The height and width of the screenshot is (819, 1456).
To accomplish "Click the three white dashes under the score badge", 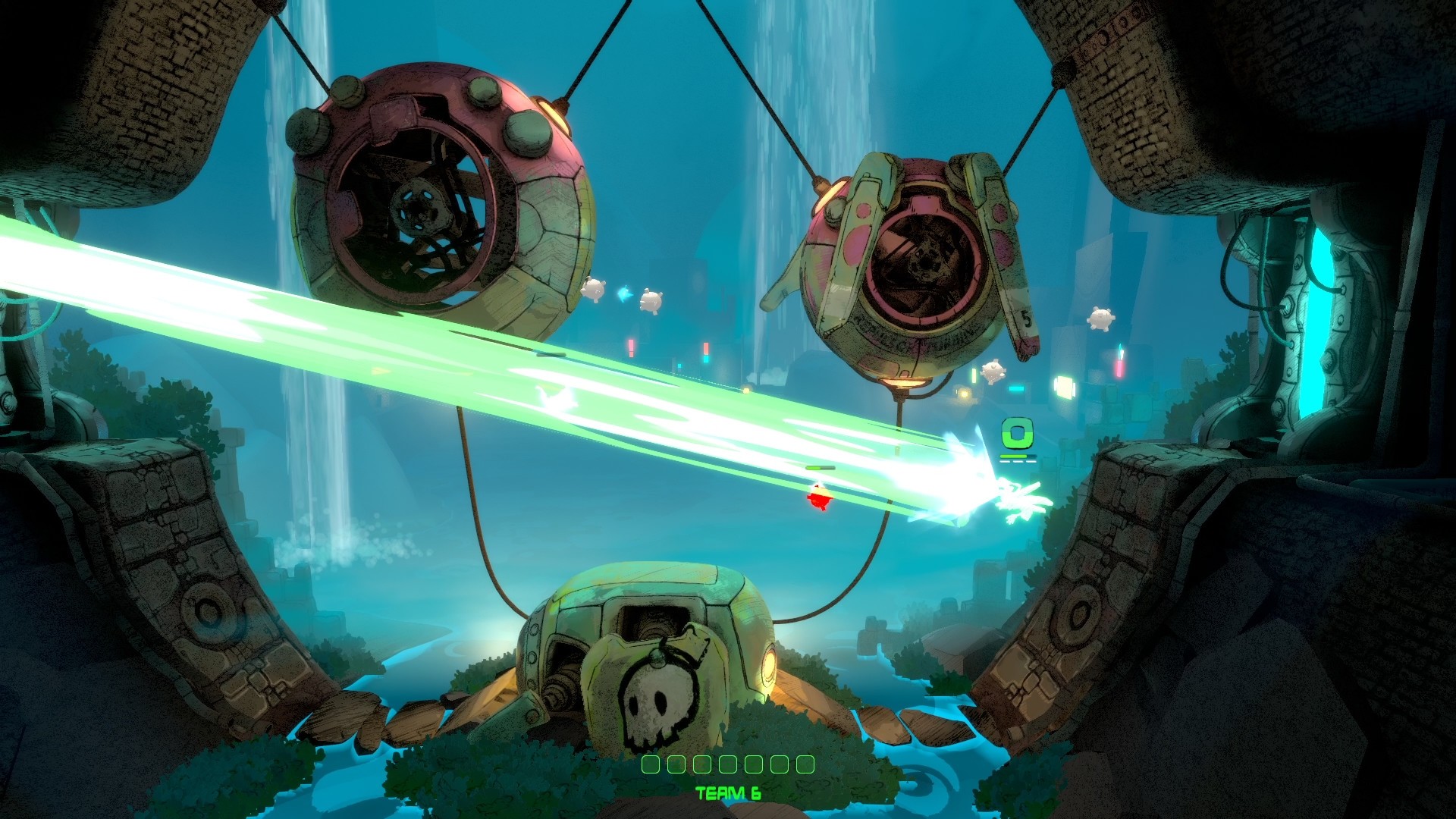I will coord(1018,461).
